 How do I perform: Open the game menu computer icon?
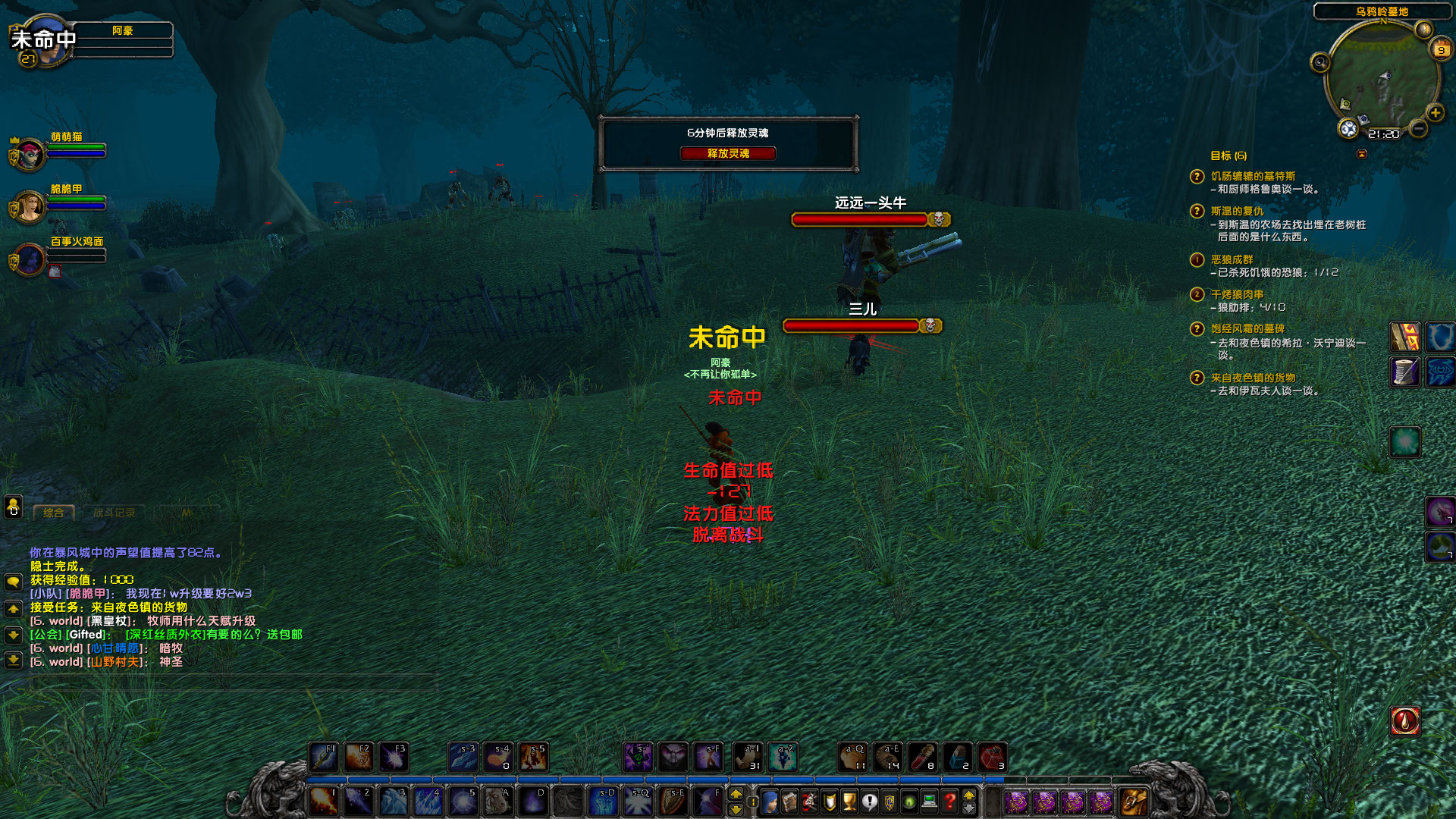tap(930, 800)
